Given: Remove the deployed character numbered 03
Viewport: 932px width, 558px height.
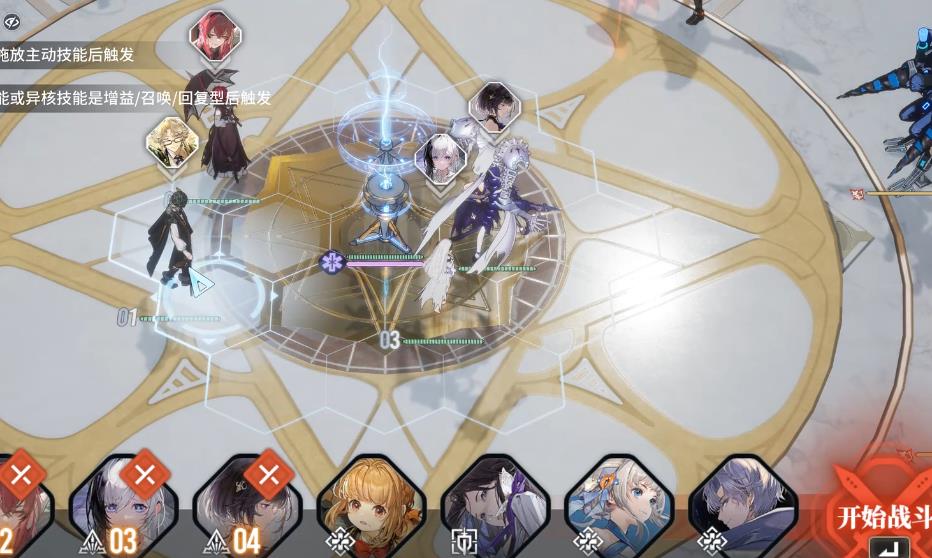Looking at the screenshot, I should (145, 474).
